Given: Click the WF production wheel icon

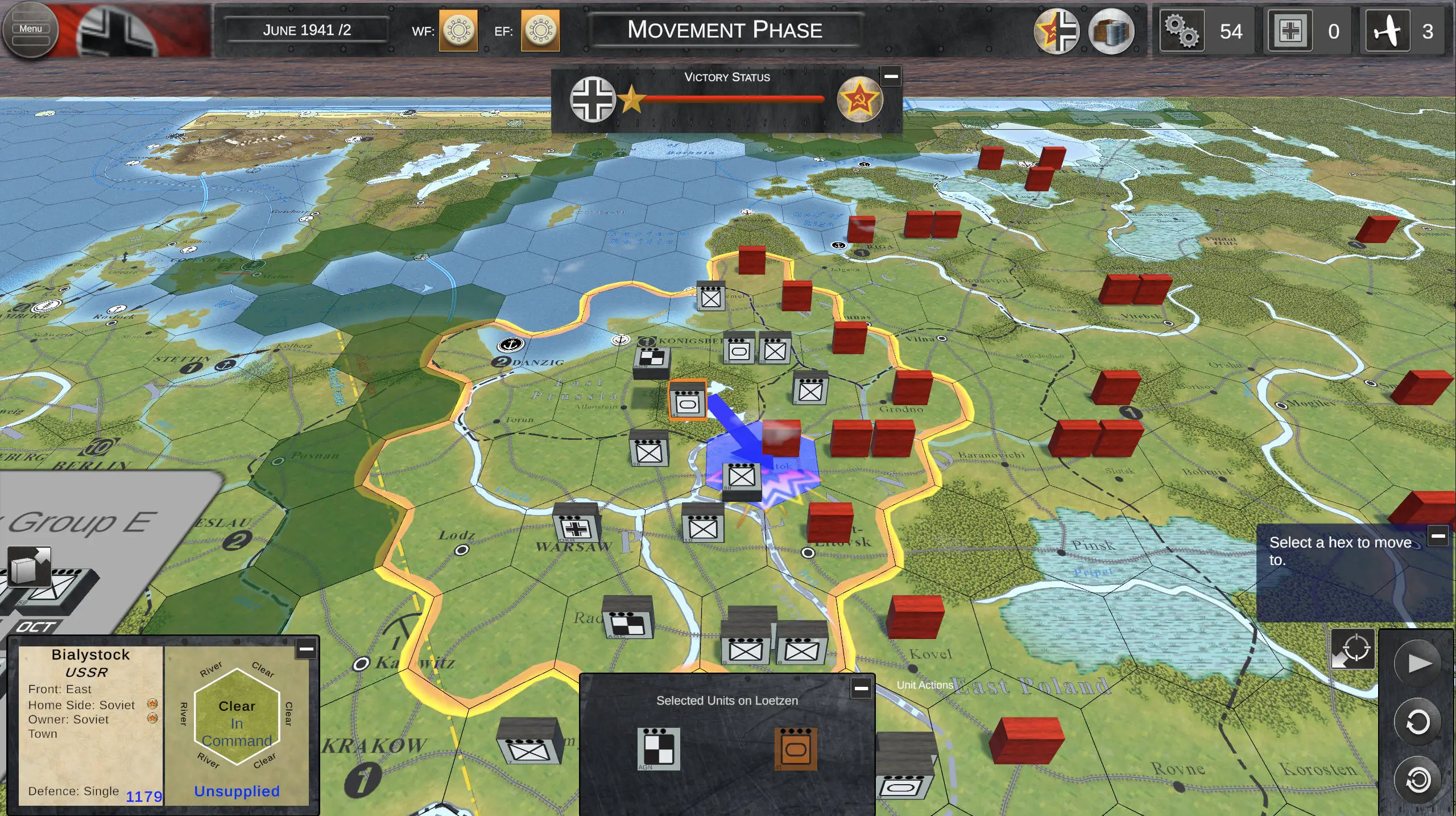Looking at the screenshot, I should click(x=458, y=31).
